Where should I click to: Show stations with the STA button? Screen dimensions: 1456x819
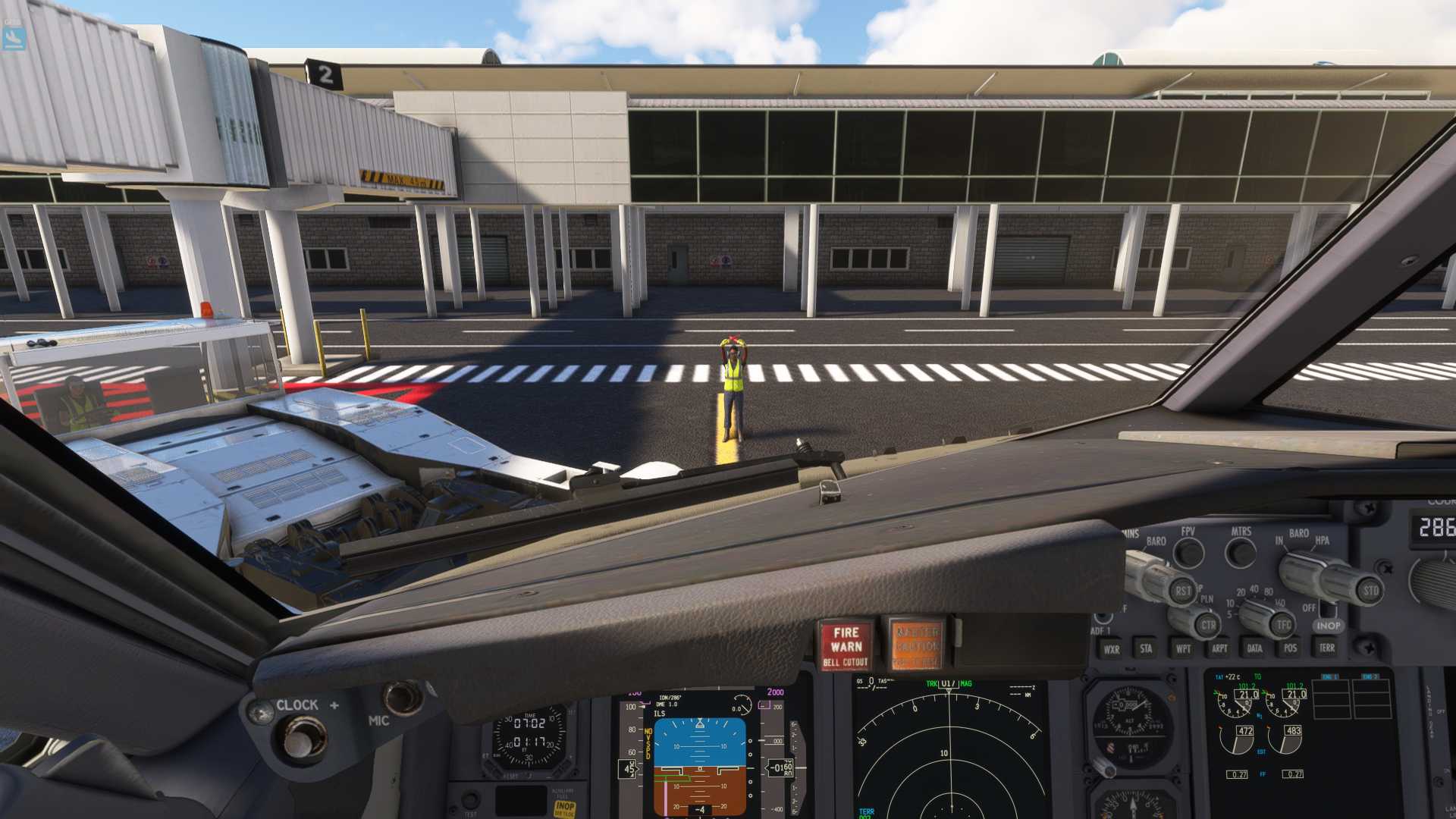1146,648
